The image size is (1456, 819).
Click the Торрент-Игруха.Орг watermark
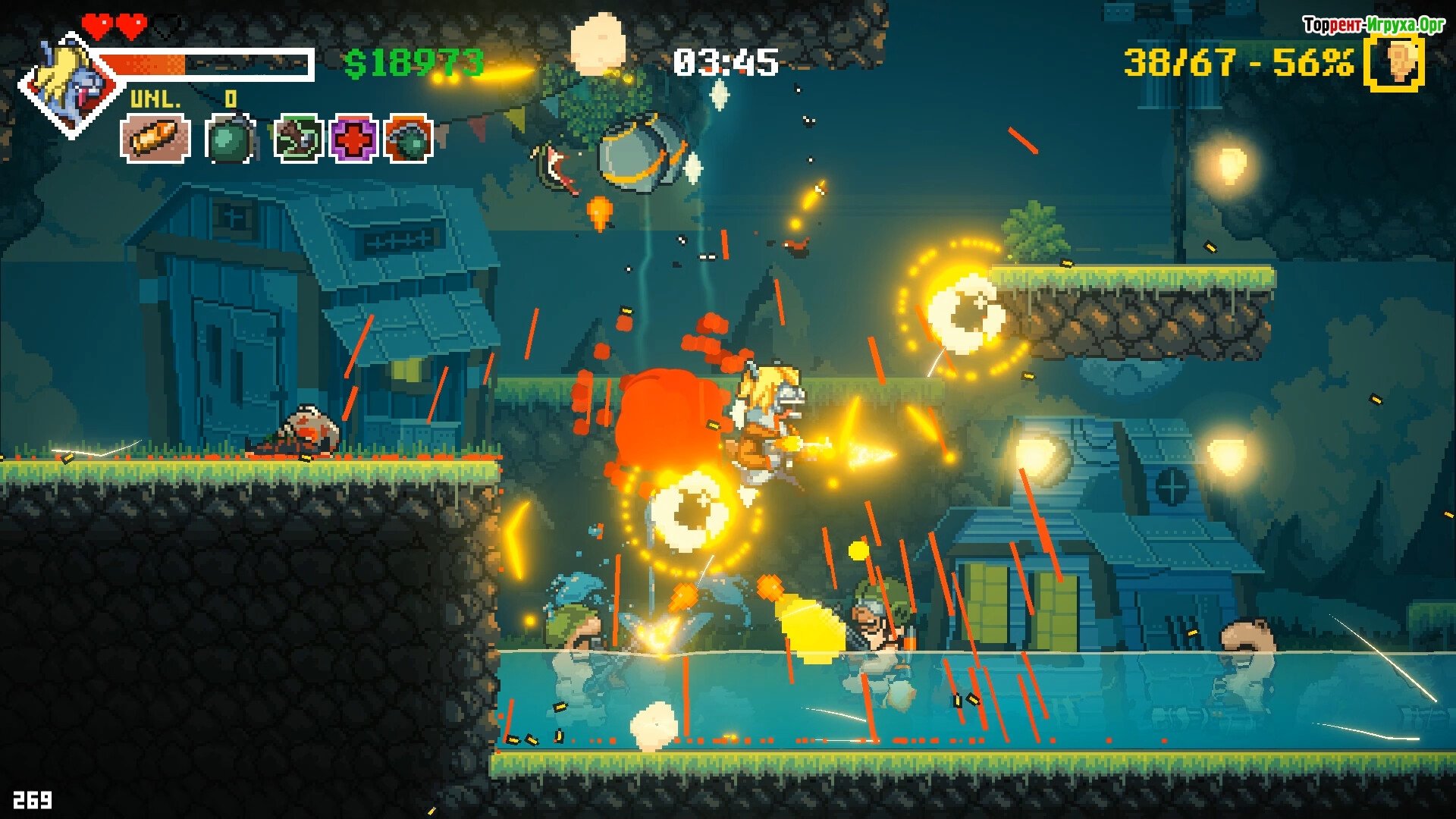coord(1373,25)
